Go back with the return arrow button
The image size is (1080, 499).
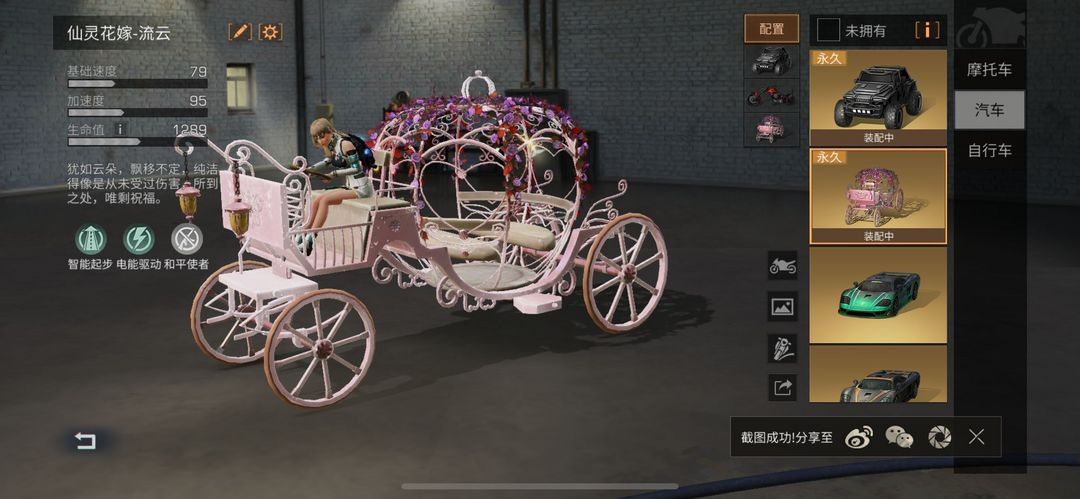(86, 441)
